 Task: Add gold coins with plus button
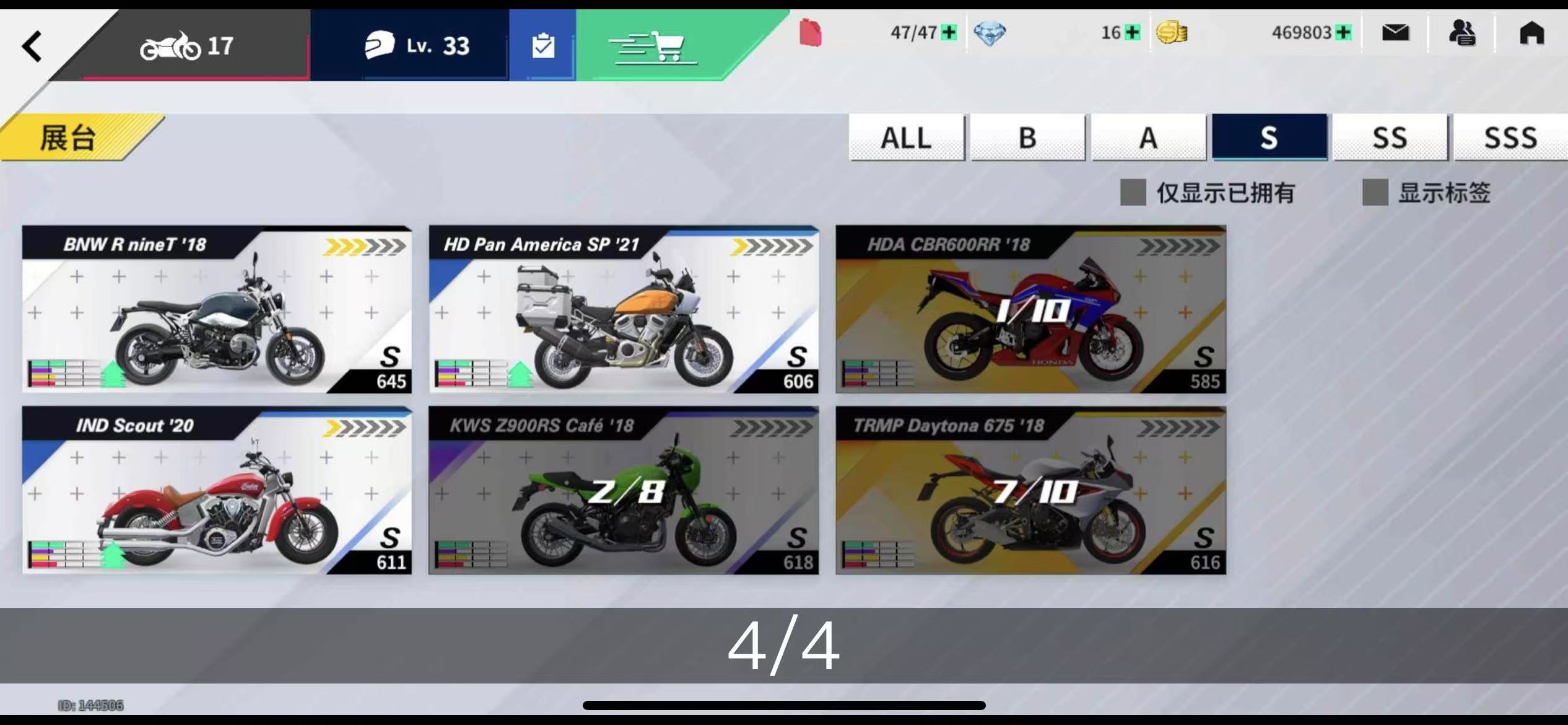pyautogui.click(x=1343, y=32)
